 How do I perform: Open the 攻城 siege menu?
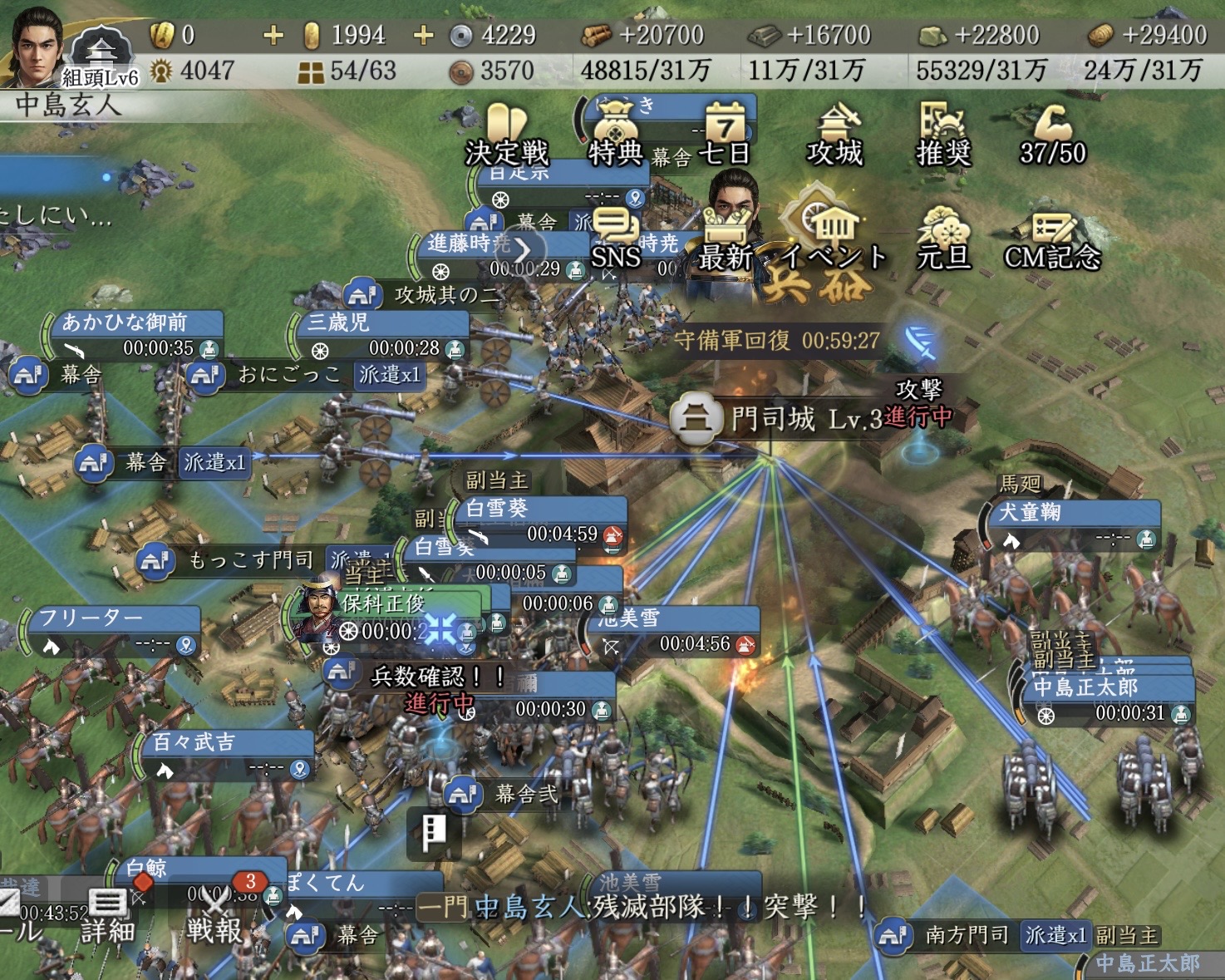(x=835, y=134)
